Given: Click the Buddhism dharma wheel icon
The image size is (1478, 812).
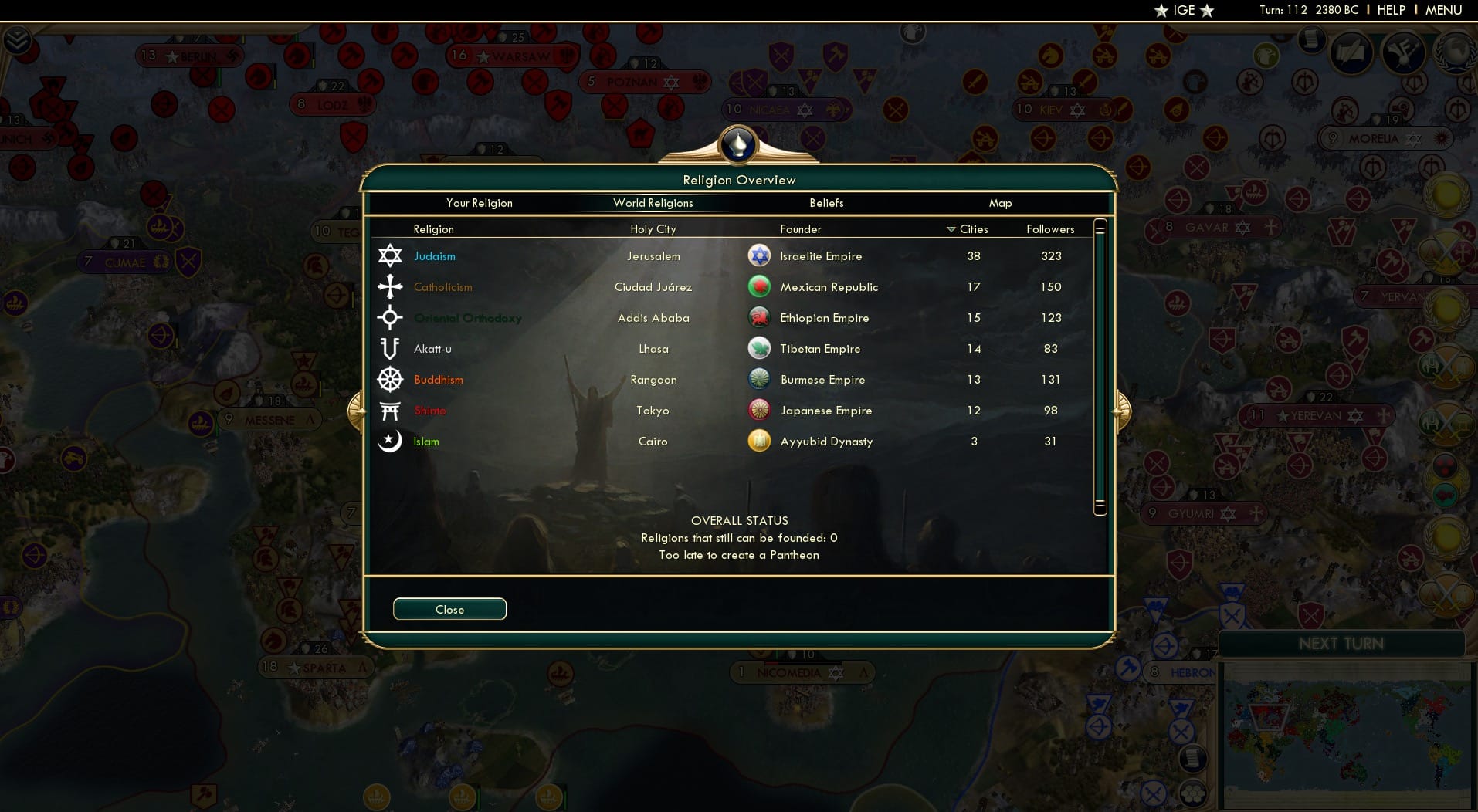Looking at the screenshot, I should (x=391, y=379).
